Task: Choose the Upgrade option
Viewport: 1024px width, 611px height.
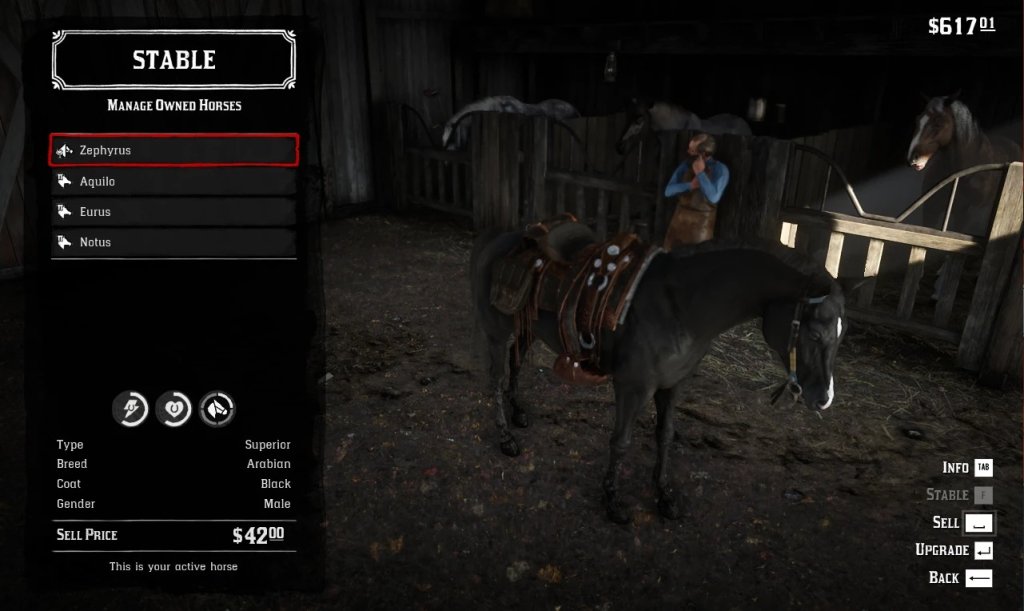Action: tap(954, 550)
